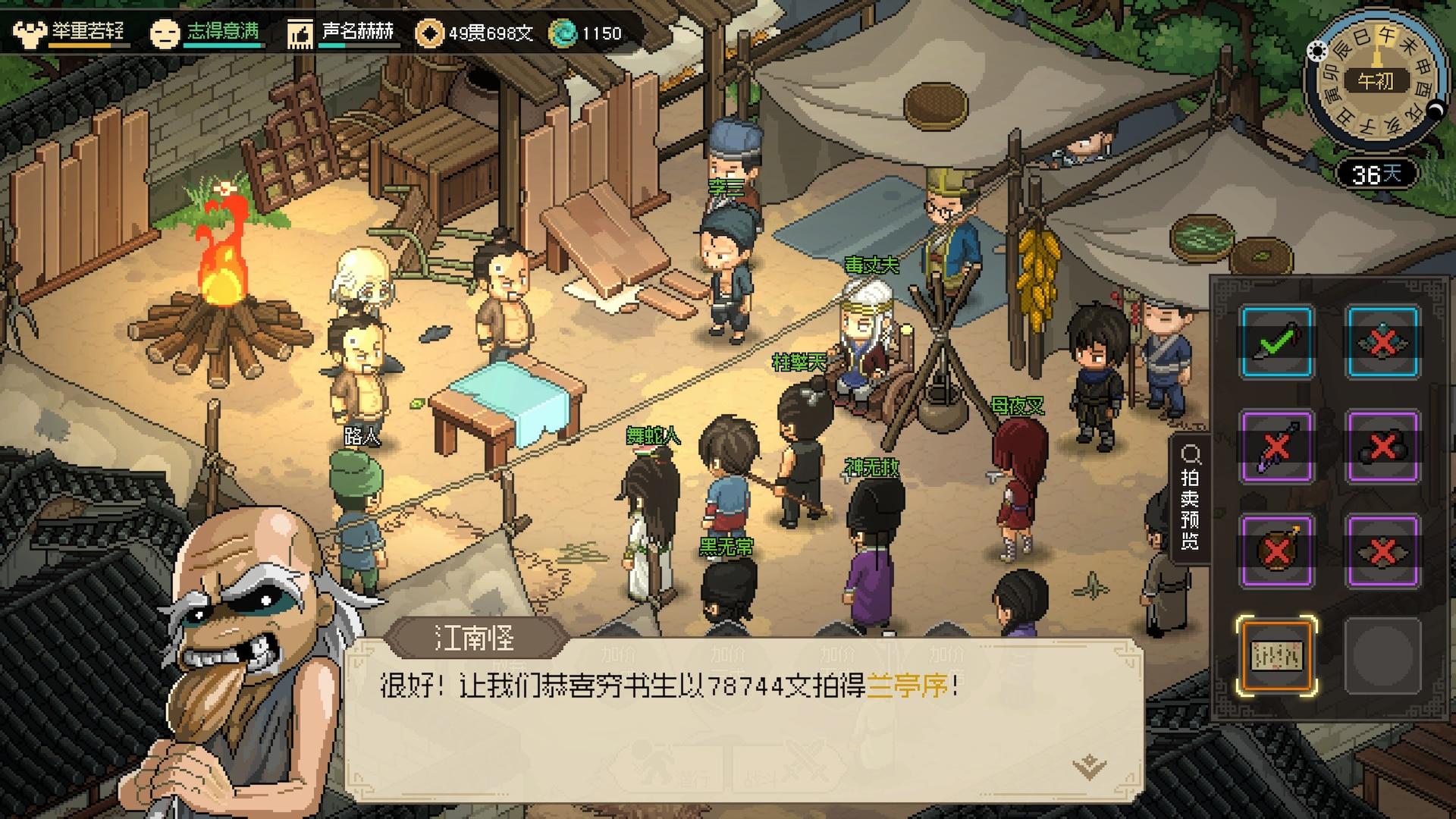Click the 举重若轻 strength status
The image size is (1456, 819).
pyautogui.click(x=70, y=33)
